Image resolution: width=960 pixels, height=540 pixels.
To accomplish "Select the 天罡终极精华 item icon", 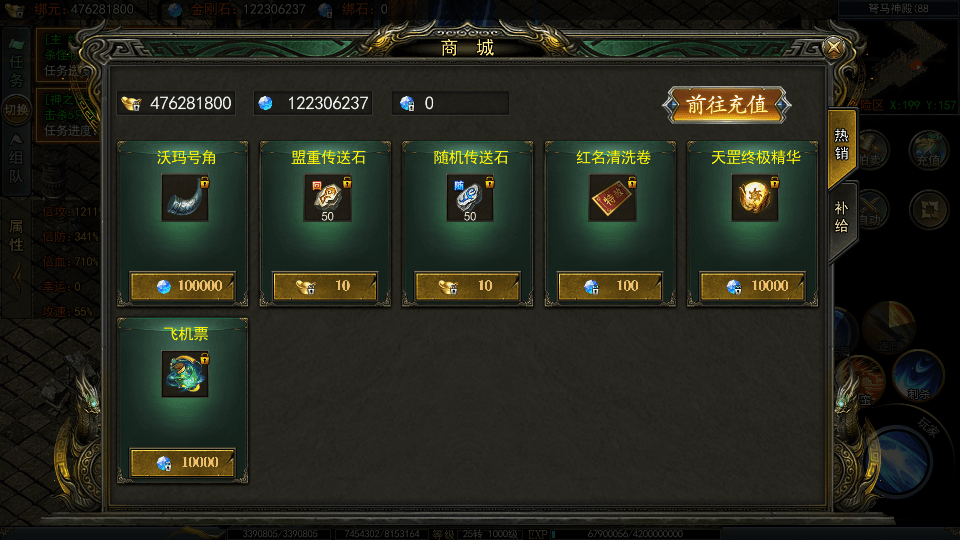I will [x=754, y=198].
